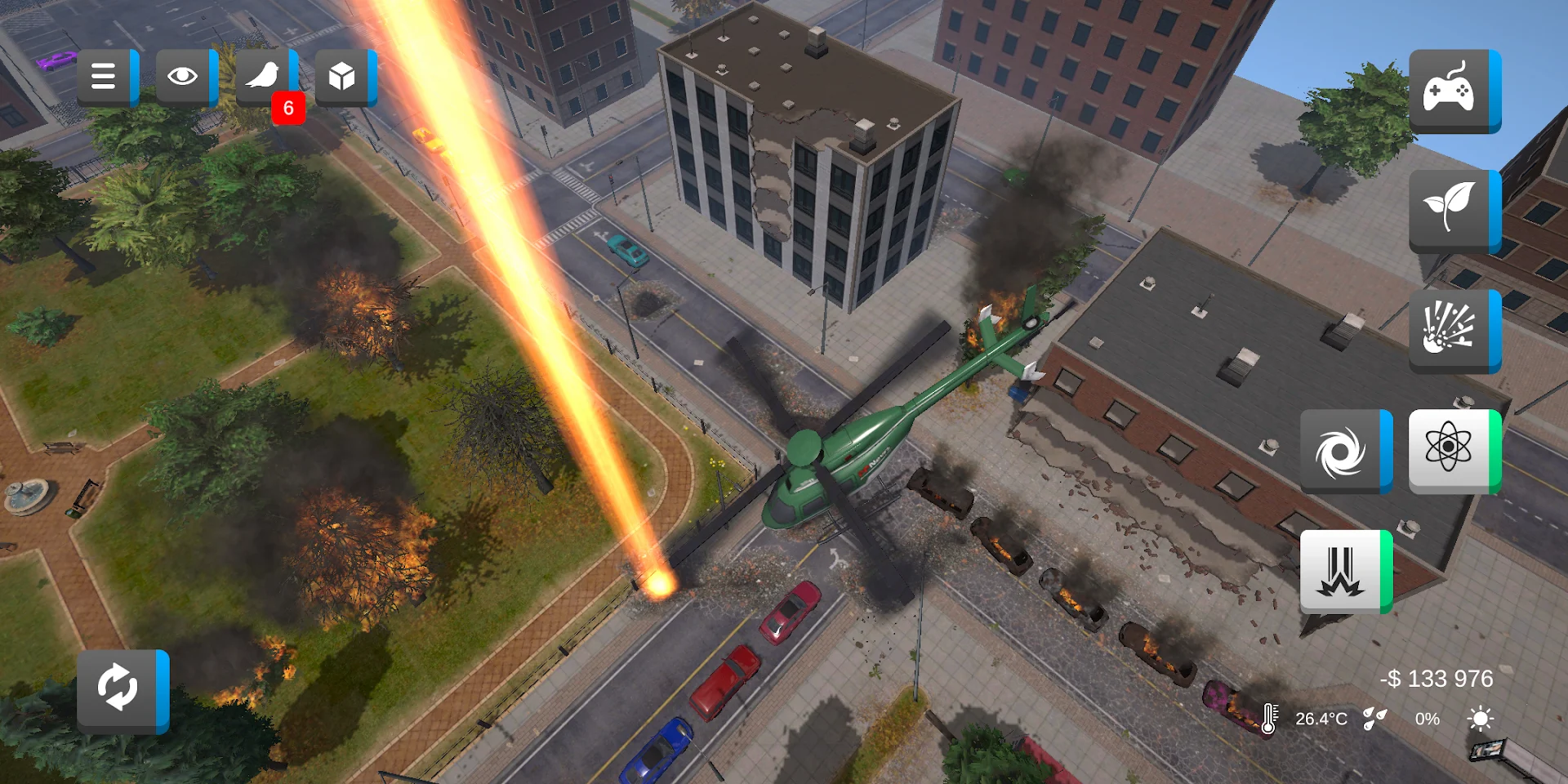This screenshot has width=1568, height=784.
Task: Click the 0% precipitation indicator
Action: (x=1425, y=719)
